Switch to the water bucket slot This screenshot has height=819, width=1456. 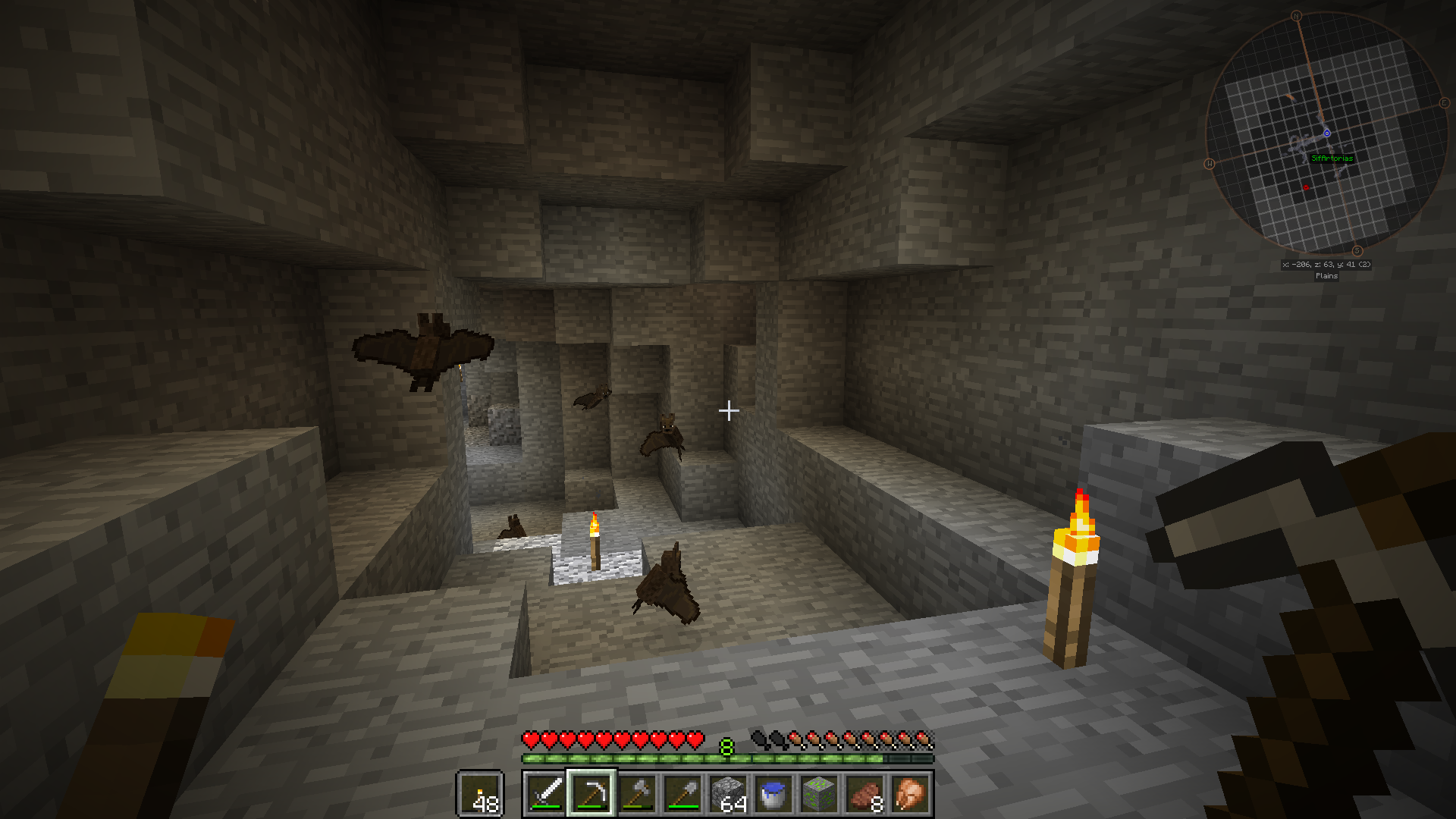coord(773,794)
